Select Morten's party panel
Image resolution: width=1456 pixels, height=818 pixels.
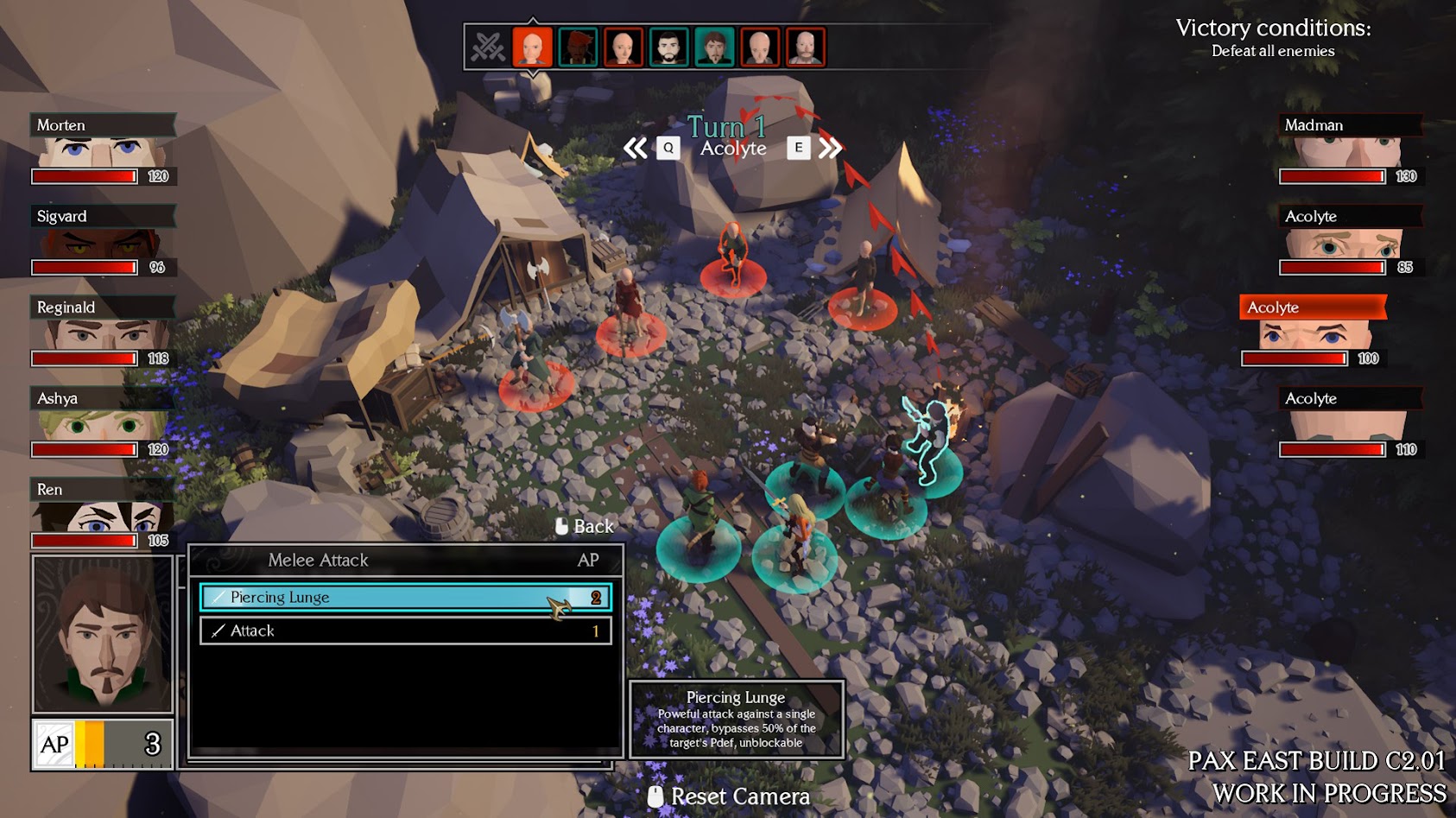click(x=103, y=149)
